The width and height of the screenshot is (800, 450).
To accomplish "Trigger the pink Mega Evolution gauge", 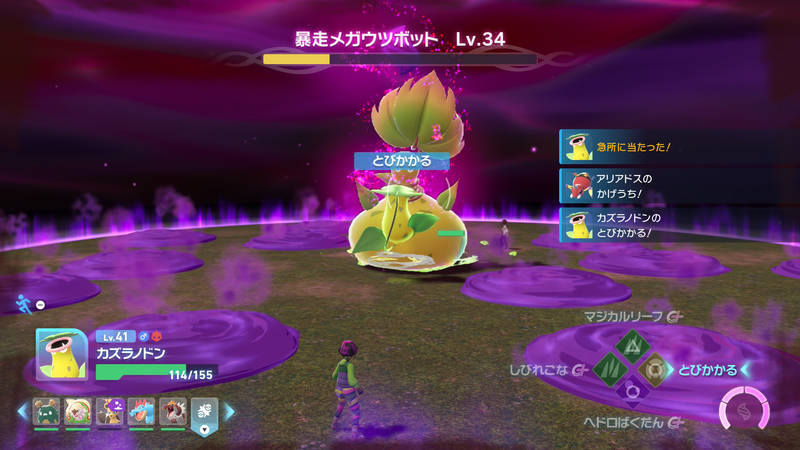I will (x=744, y=410).
